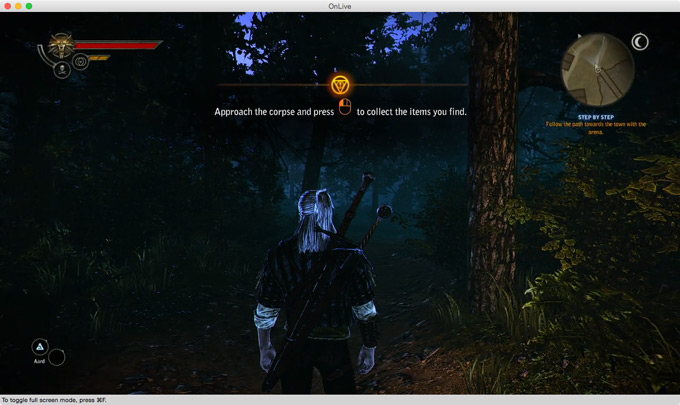The width and height of the screenshot is (680, 405).
Task: Click the empty quick slot beside Aard
Action: click(x=57, y=357)
